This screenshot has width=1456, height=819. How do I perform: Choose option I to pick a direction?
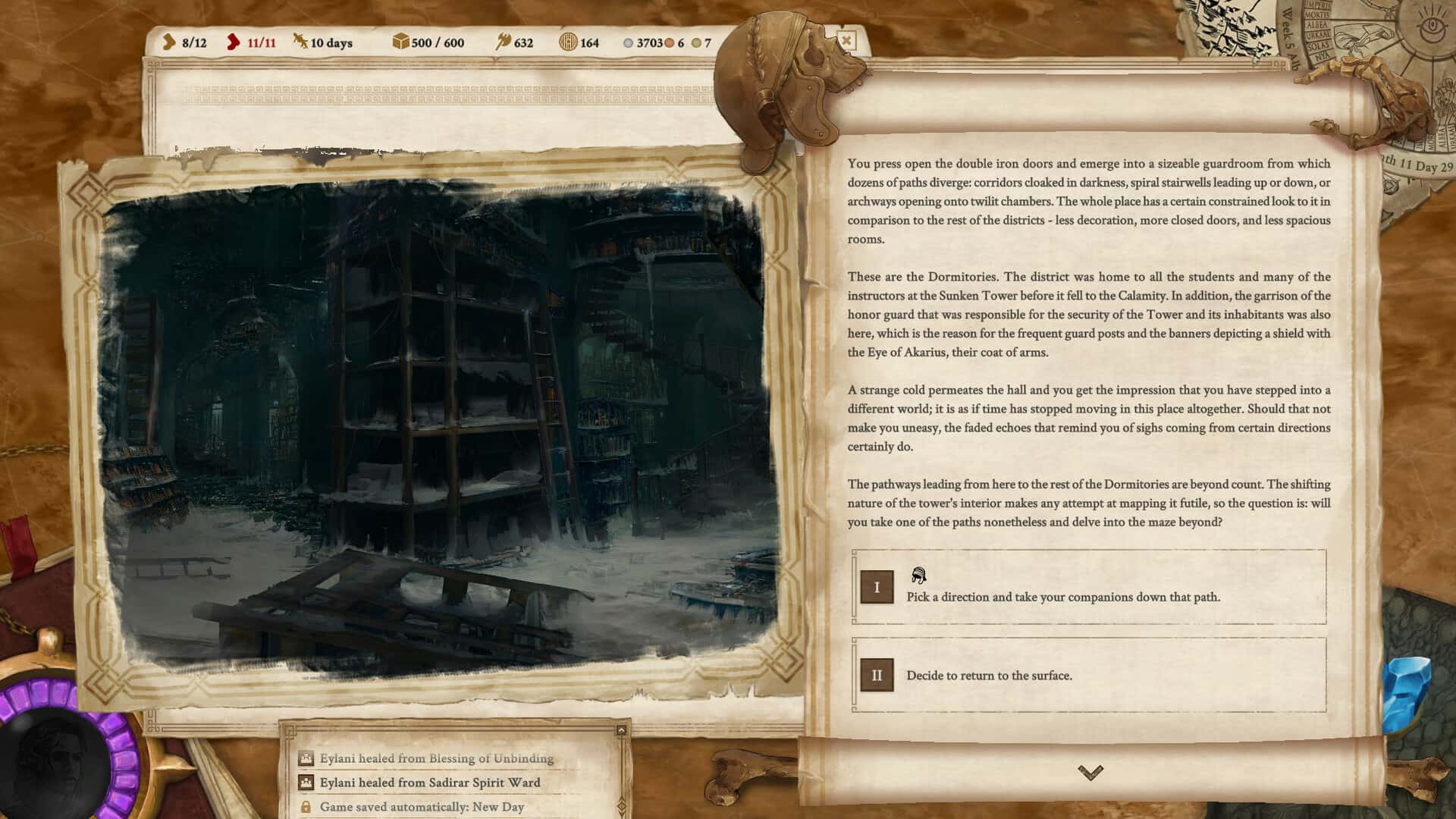(x=877, y=588)
